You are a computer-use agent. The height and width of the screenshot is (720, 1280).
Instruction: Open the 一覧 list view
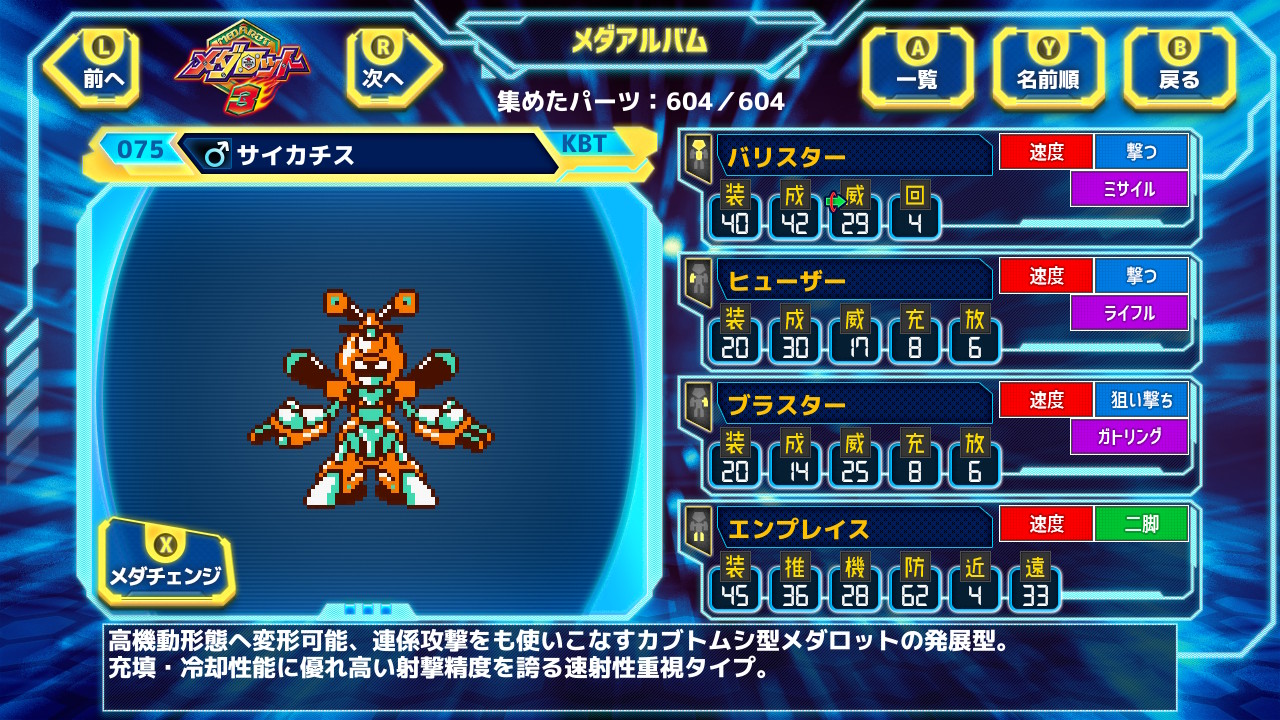(917, 67)
